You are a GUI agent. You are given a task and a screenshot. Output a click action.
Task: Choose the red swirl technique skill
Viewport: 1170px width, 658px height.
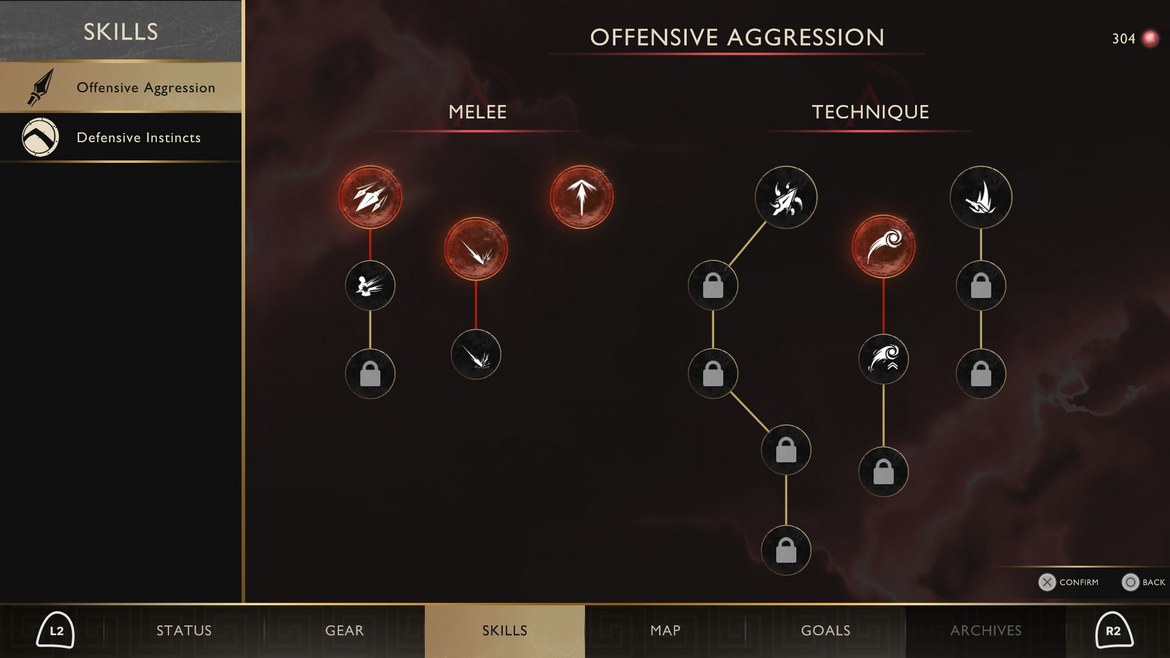pos(883,247)
